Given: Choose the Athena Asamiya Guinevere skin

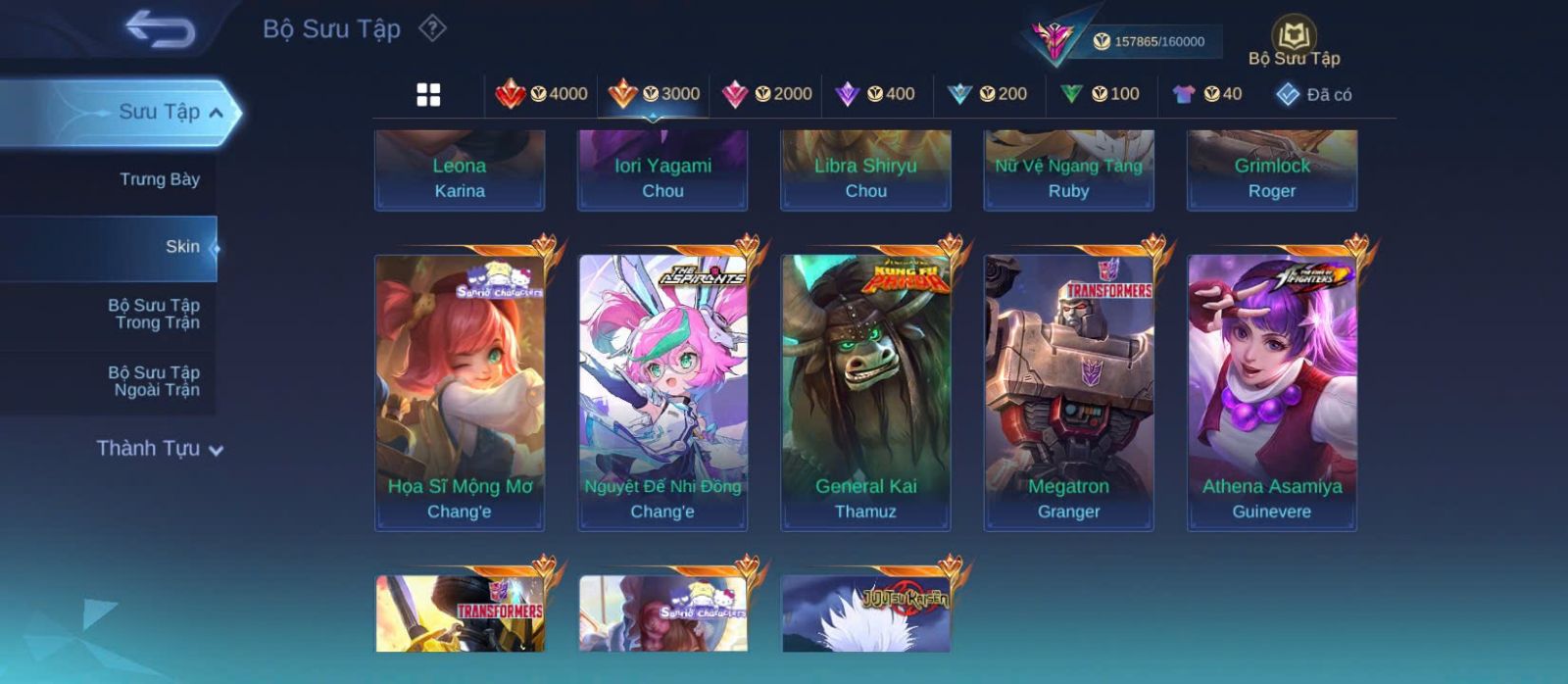Looking at the screenshot, I should pos(1272,392).
